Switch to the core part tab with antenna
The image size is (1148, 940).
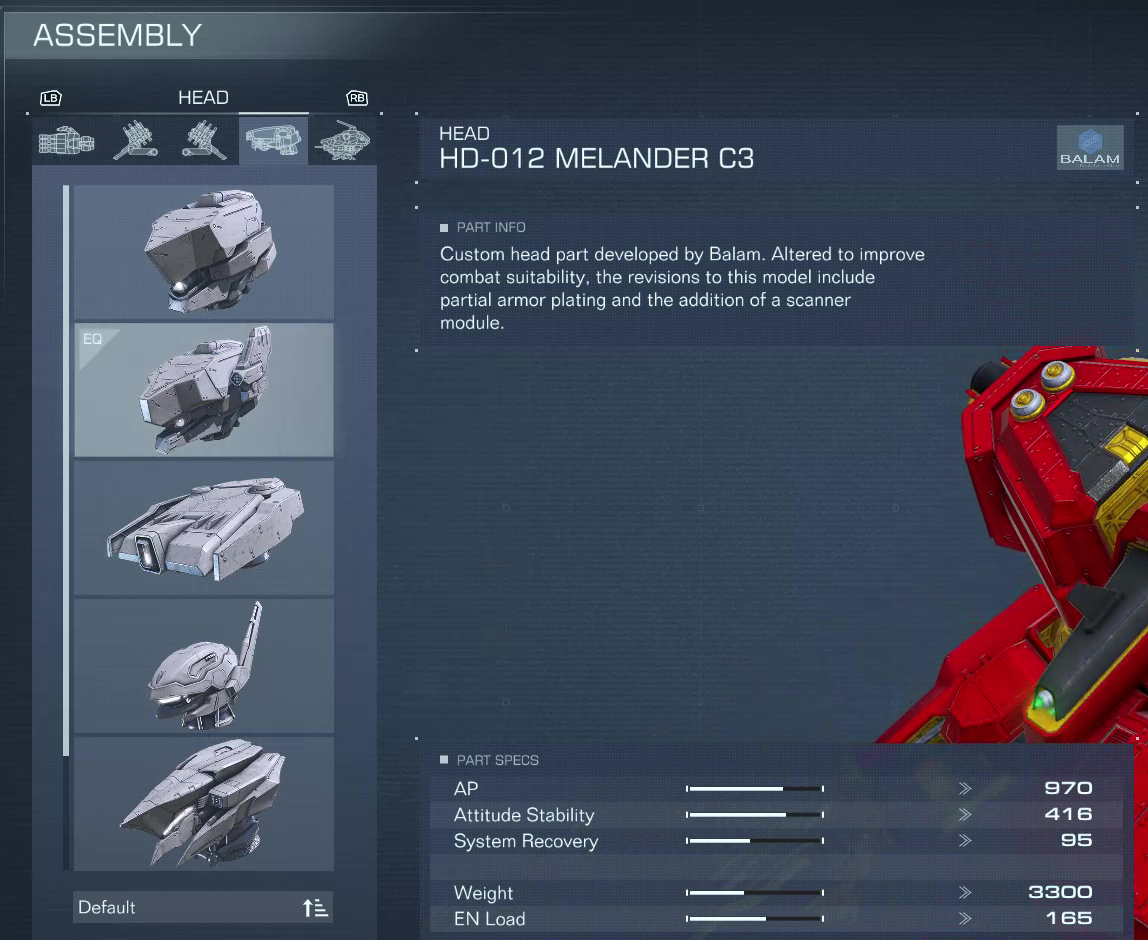pyautogui.click(x=343, y=141)
